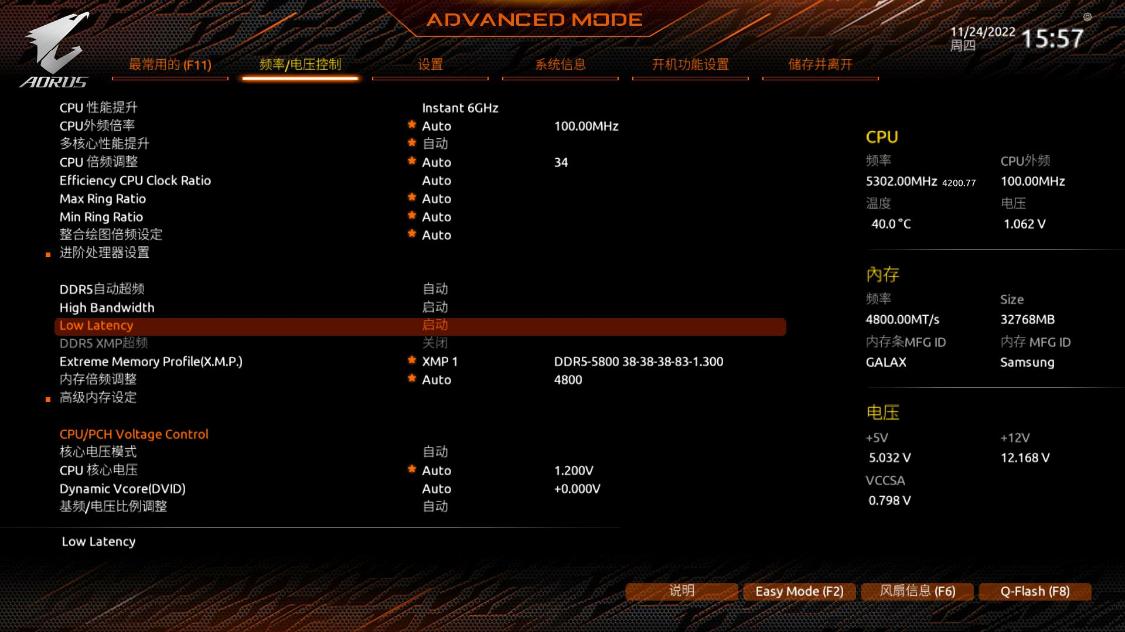Choose the CPU外频倍率 option
The width and height of the screenshot is (1125, 632).
coord(97,126)
